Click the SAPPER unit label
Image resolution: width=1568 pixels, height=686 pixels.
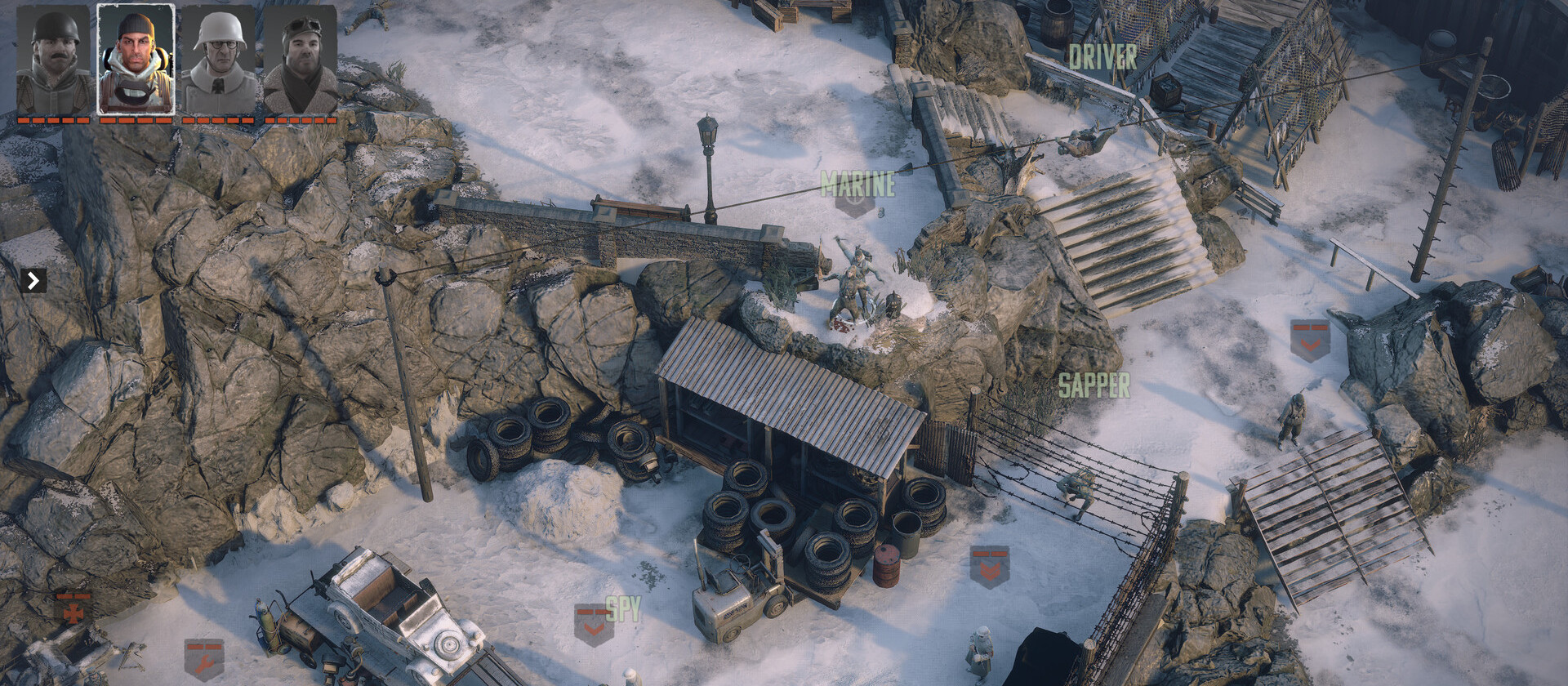click(1095, 381)
